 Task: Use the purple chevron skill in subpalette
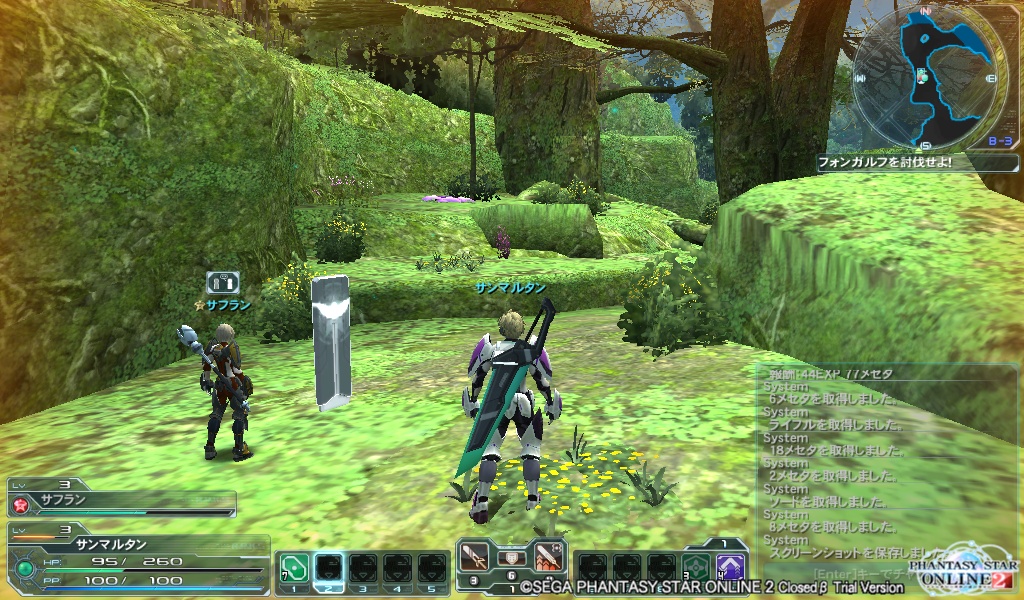pyautogui.click(x=731, y=569)
